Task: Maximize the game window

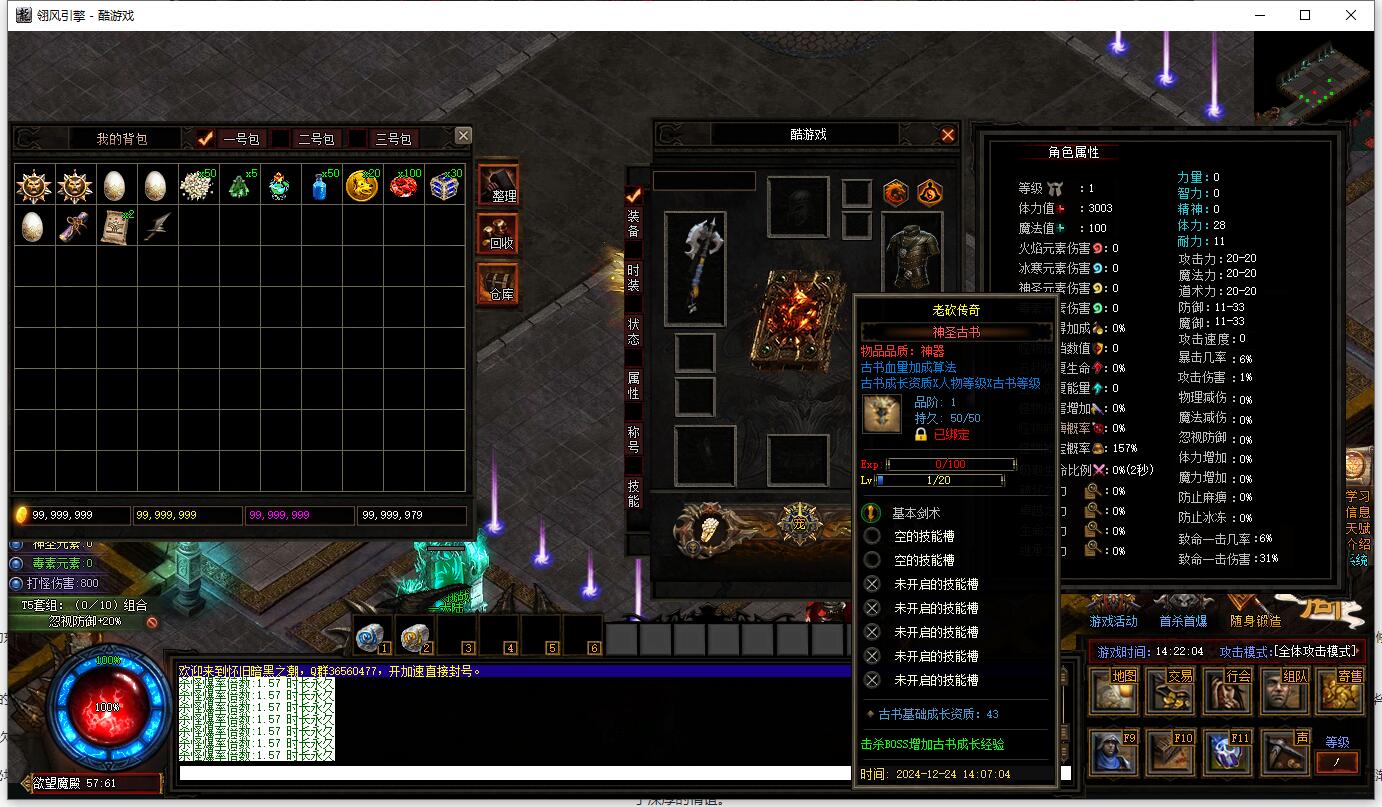Action: click(x=1305, y=15)
